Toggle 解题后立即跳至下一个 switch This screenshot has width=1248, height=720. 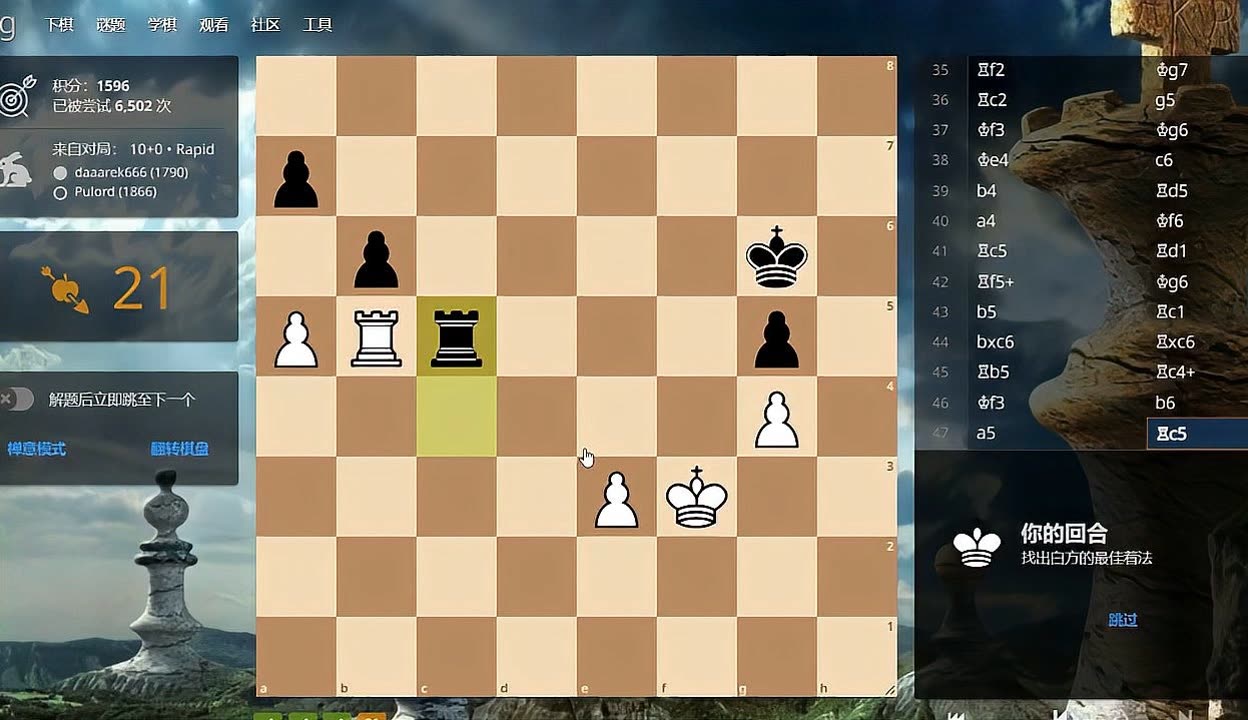[x=18, y=400]
